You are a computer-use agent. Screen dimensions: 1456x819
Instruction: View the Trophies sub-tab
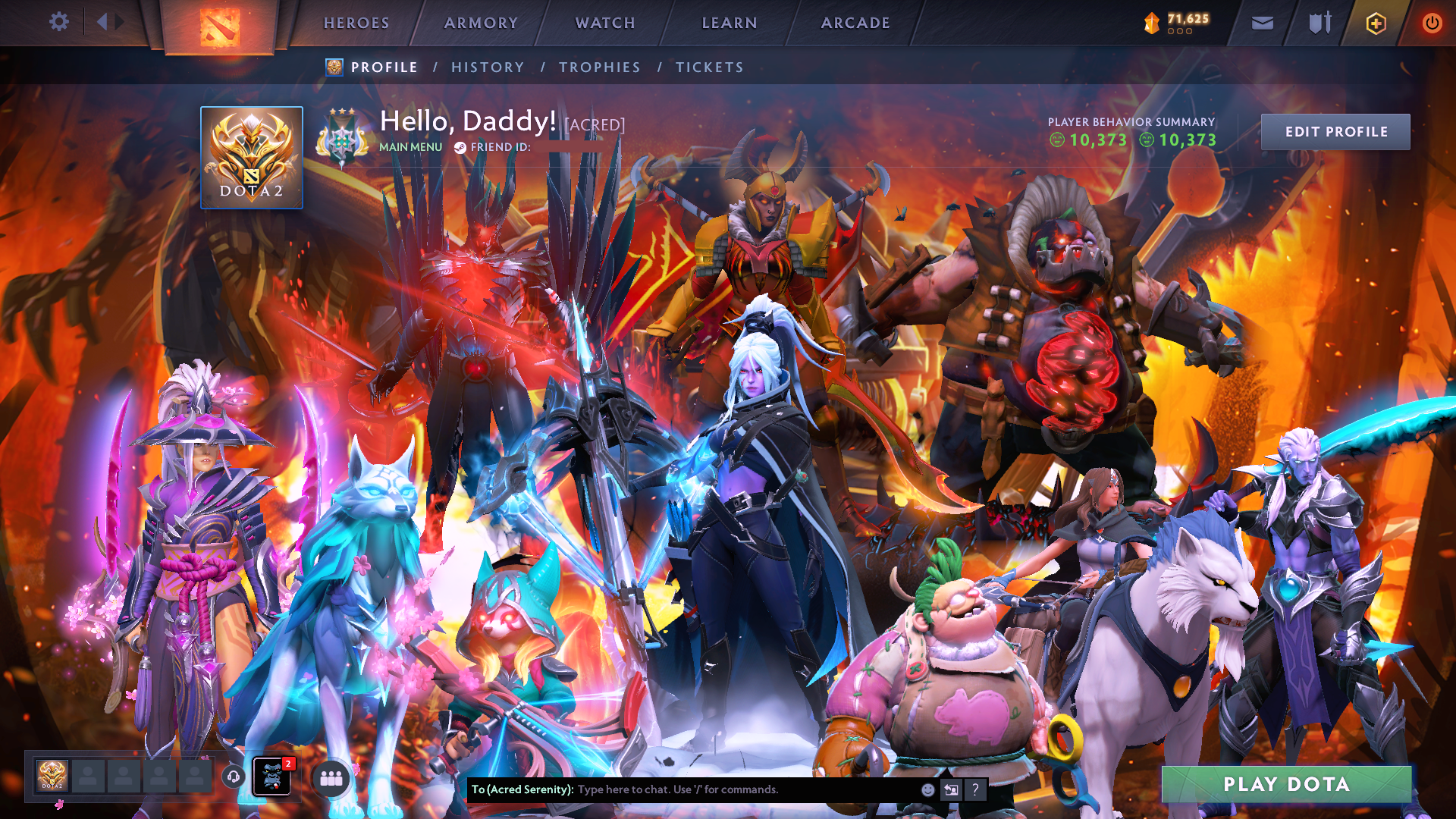pos(600,67)
